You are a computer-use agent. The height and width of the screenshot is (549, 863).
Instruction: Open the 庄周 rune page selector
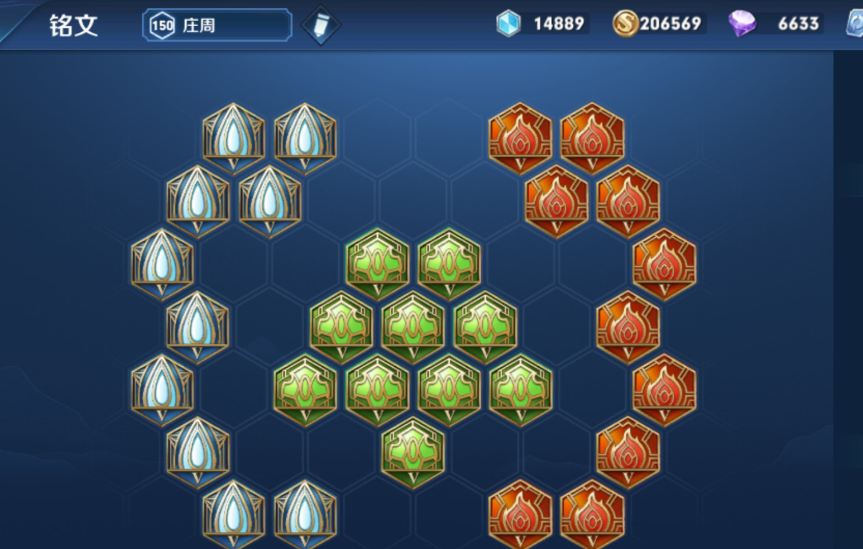click(x=217, y=25)
